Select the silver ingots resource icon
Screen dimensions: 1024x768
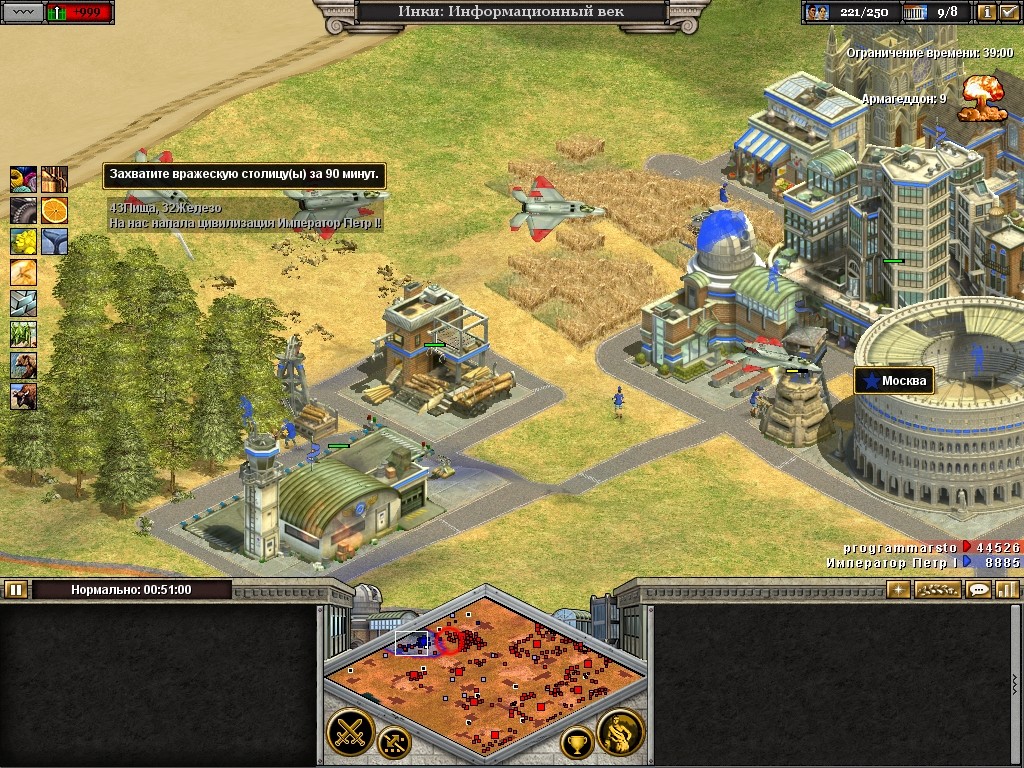point(23,303)
